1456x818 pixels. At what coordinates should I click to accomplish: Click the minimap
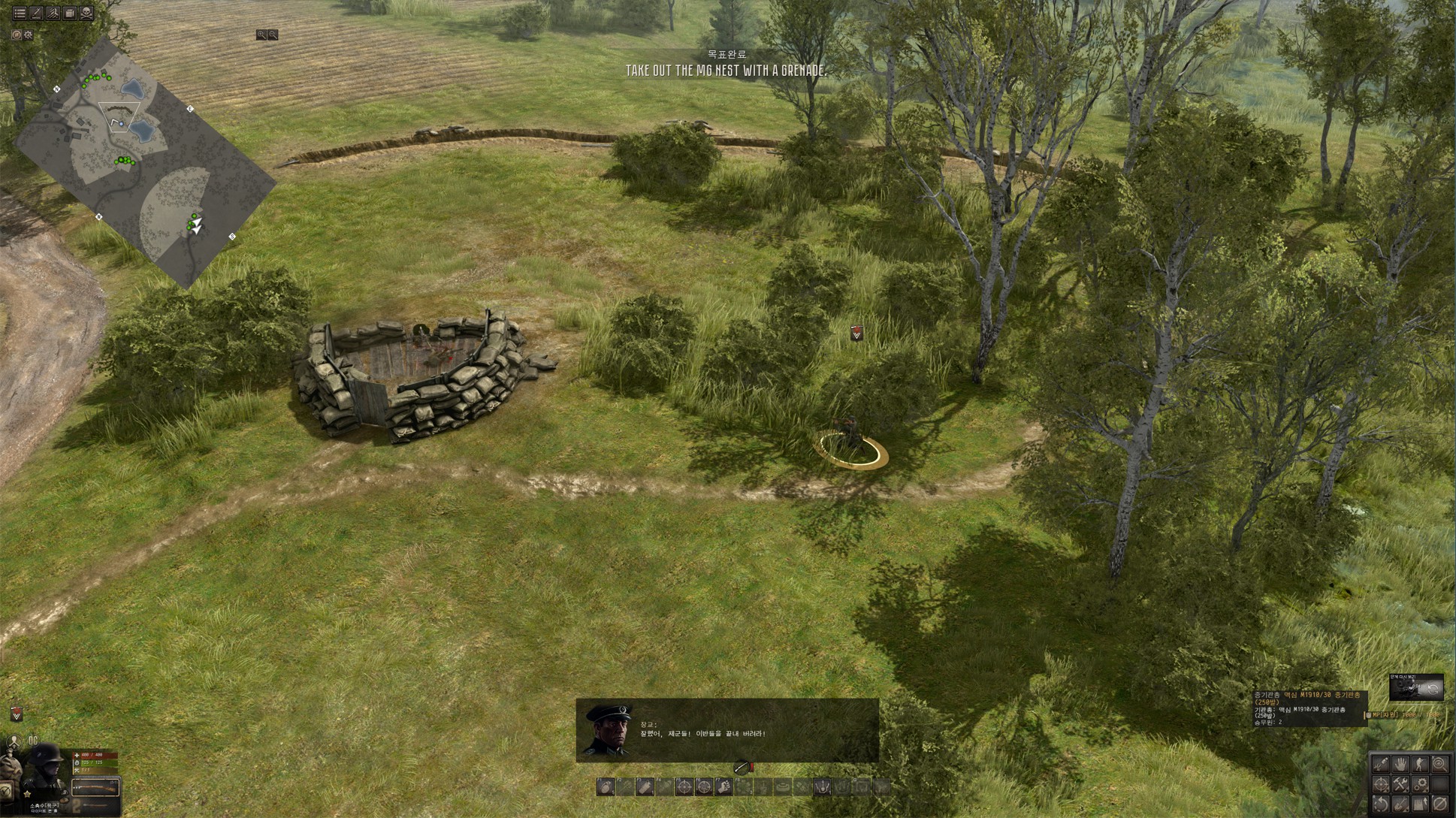[146, 161]
